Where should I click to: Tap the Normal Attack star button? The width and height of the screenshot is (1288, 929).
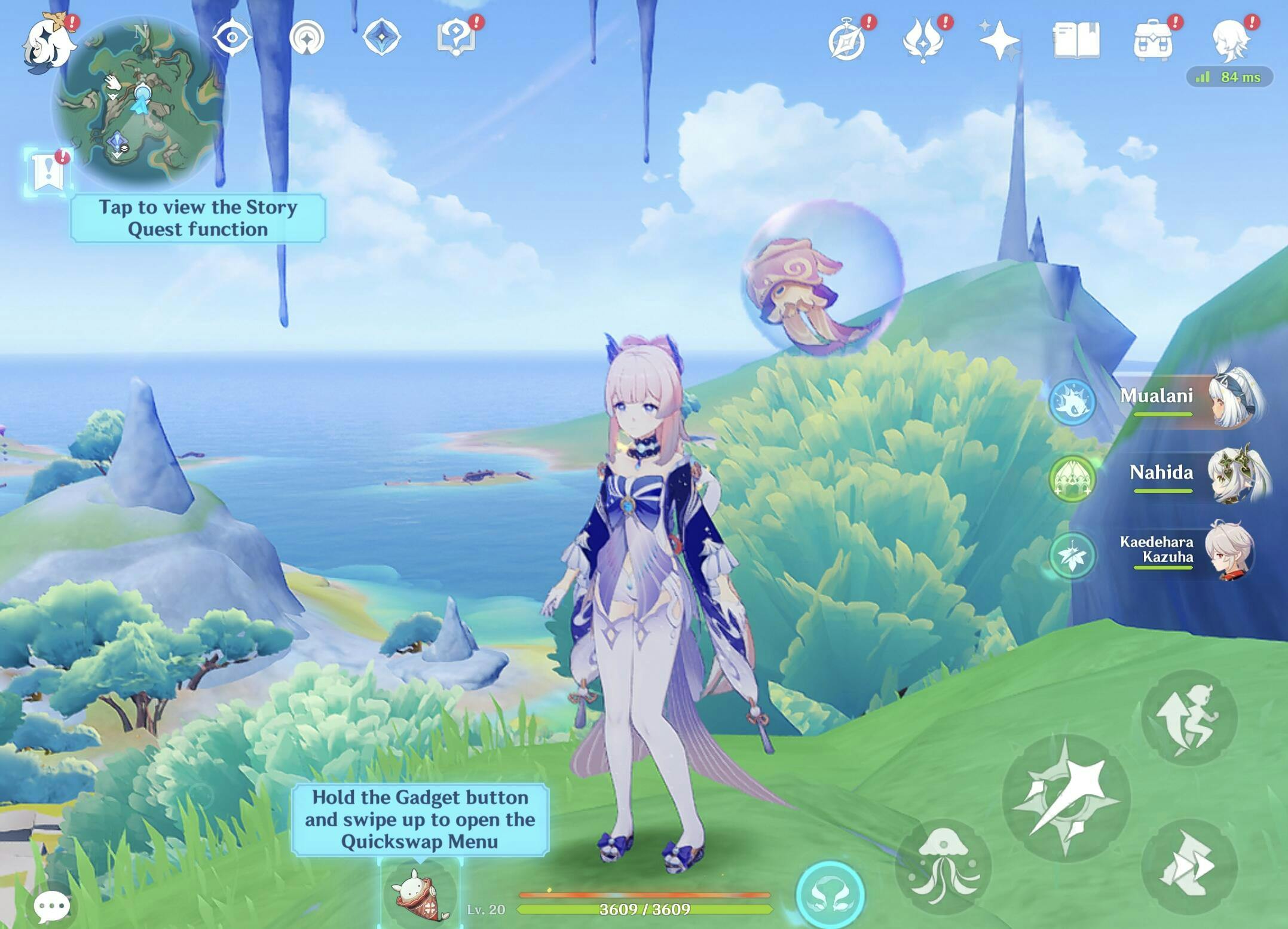click(1066, 798)
